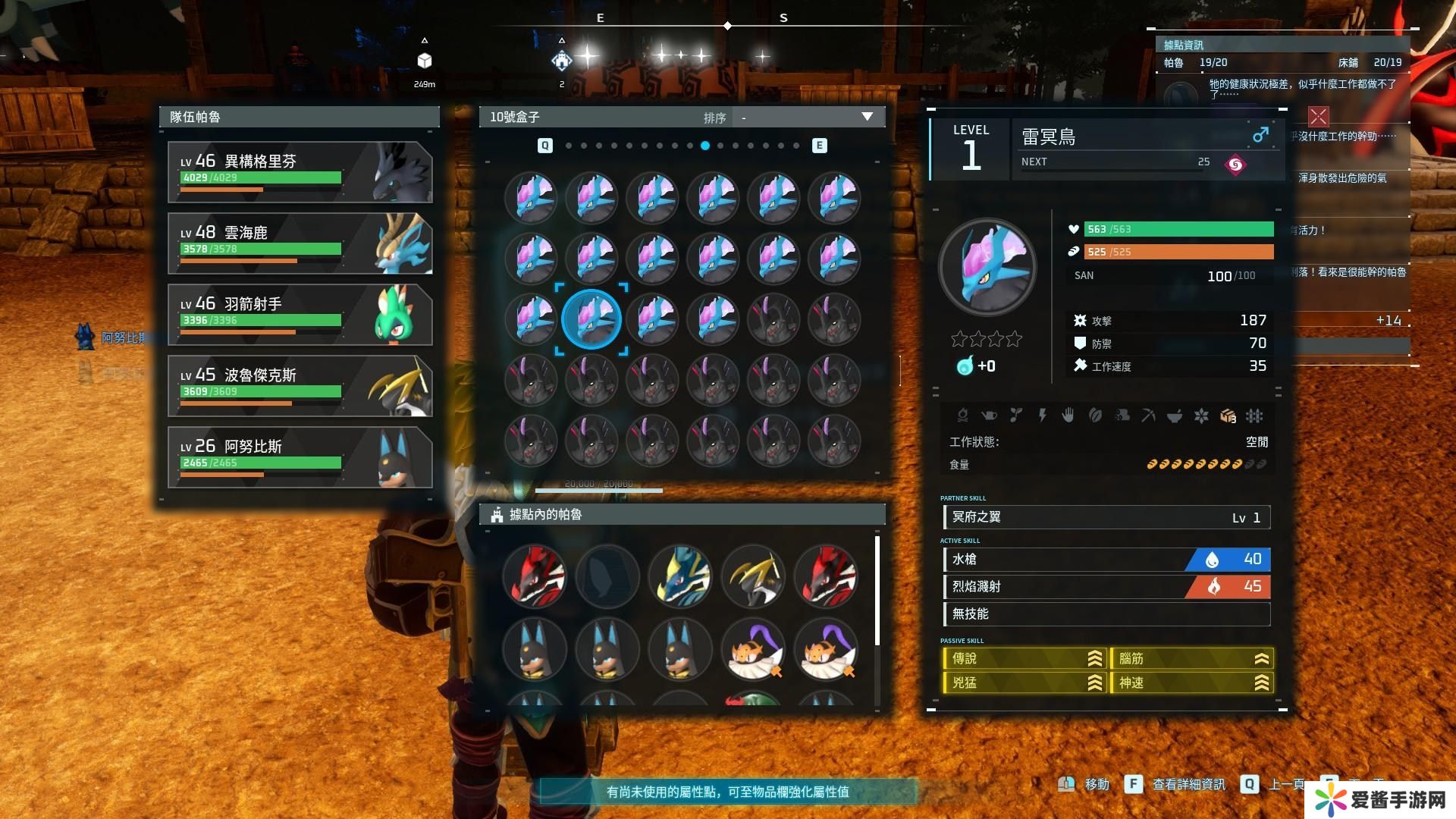This screenshot has width=1456, height=819.
Task: Open the 排序 sort dropdown
Action: click(807, 118)
